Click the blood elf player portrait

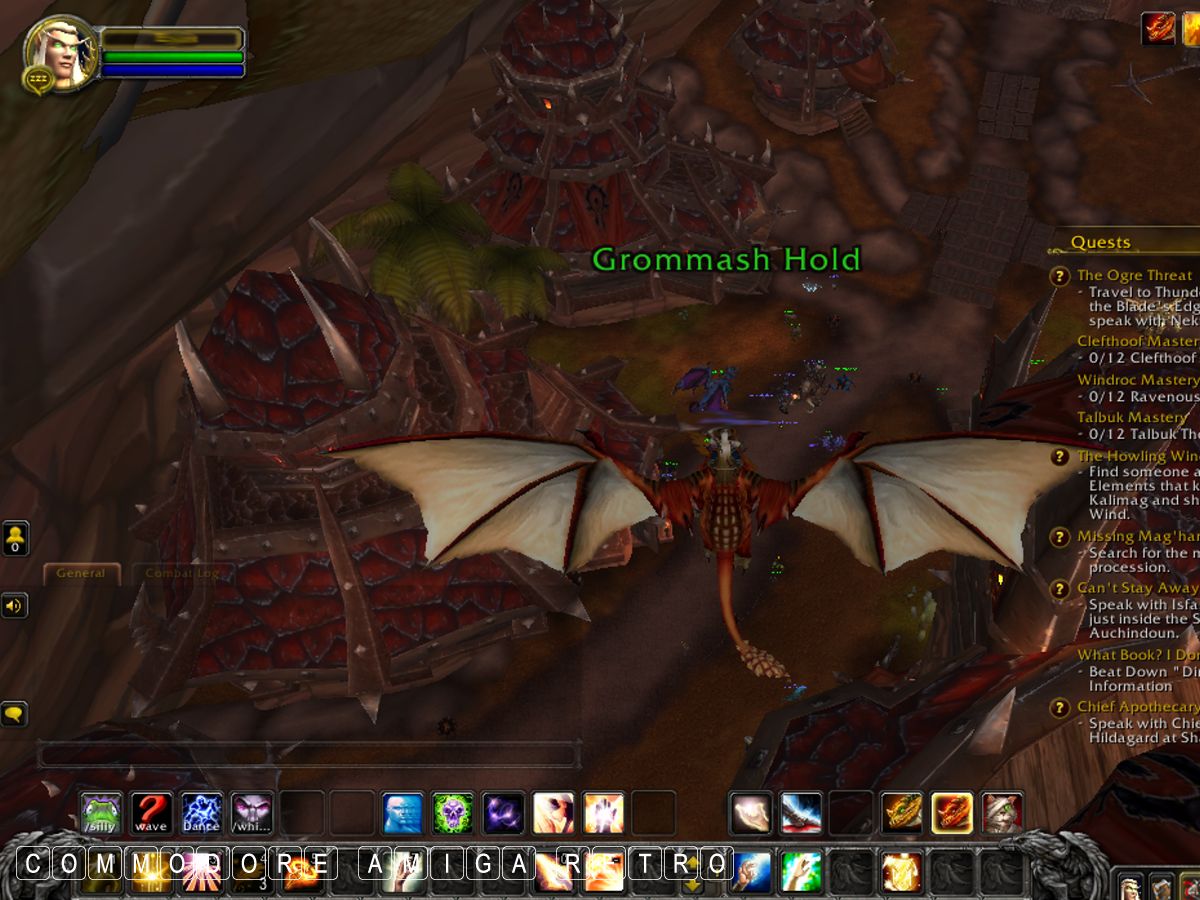coord(60,54)
